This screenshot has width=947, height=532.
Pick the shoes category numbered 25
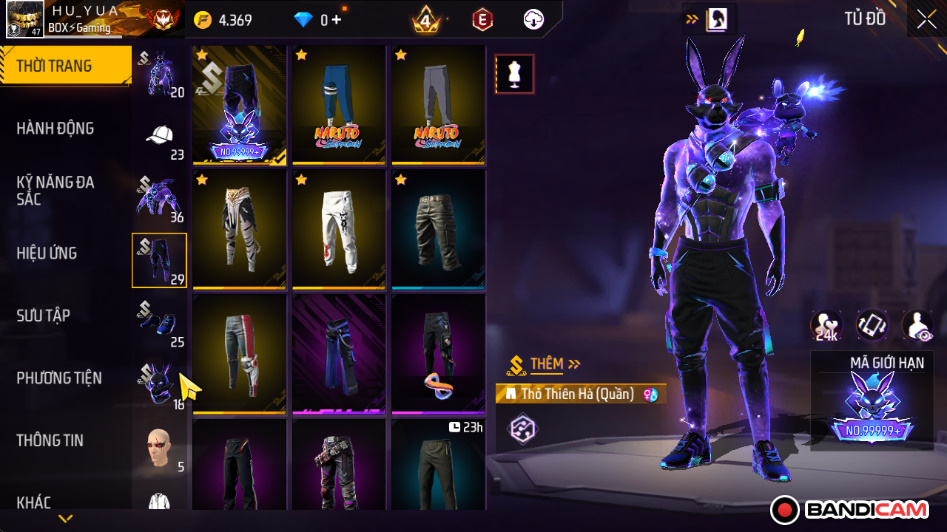tap(160, 322)
